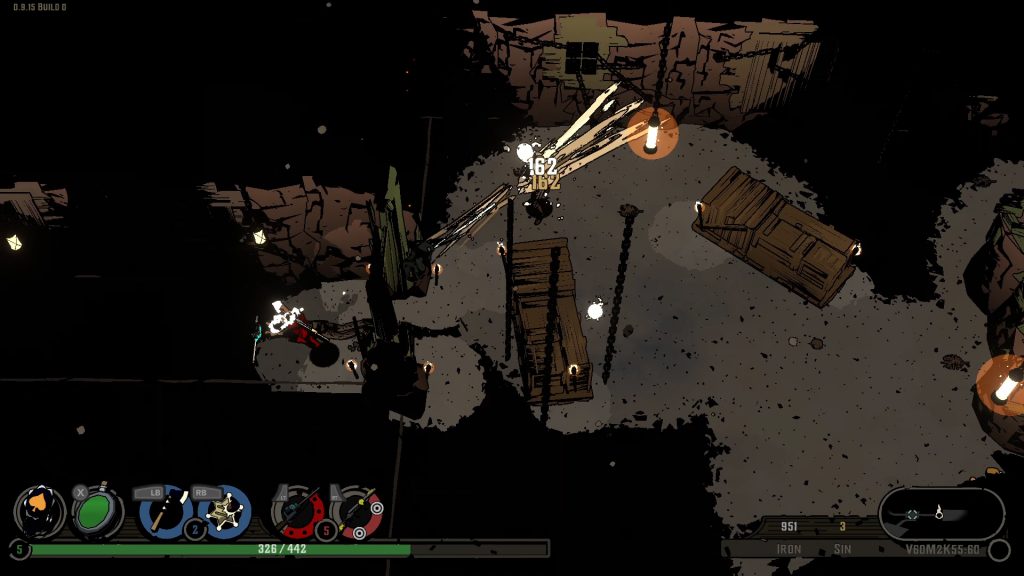This screenshot has width=1024, height=576.
Task: Activate the axe ability icon
Action: point(164,510)
